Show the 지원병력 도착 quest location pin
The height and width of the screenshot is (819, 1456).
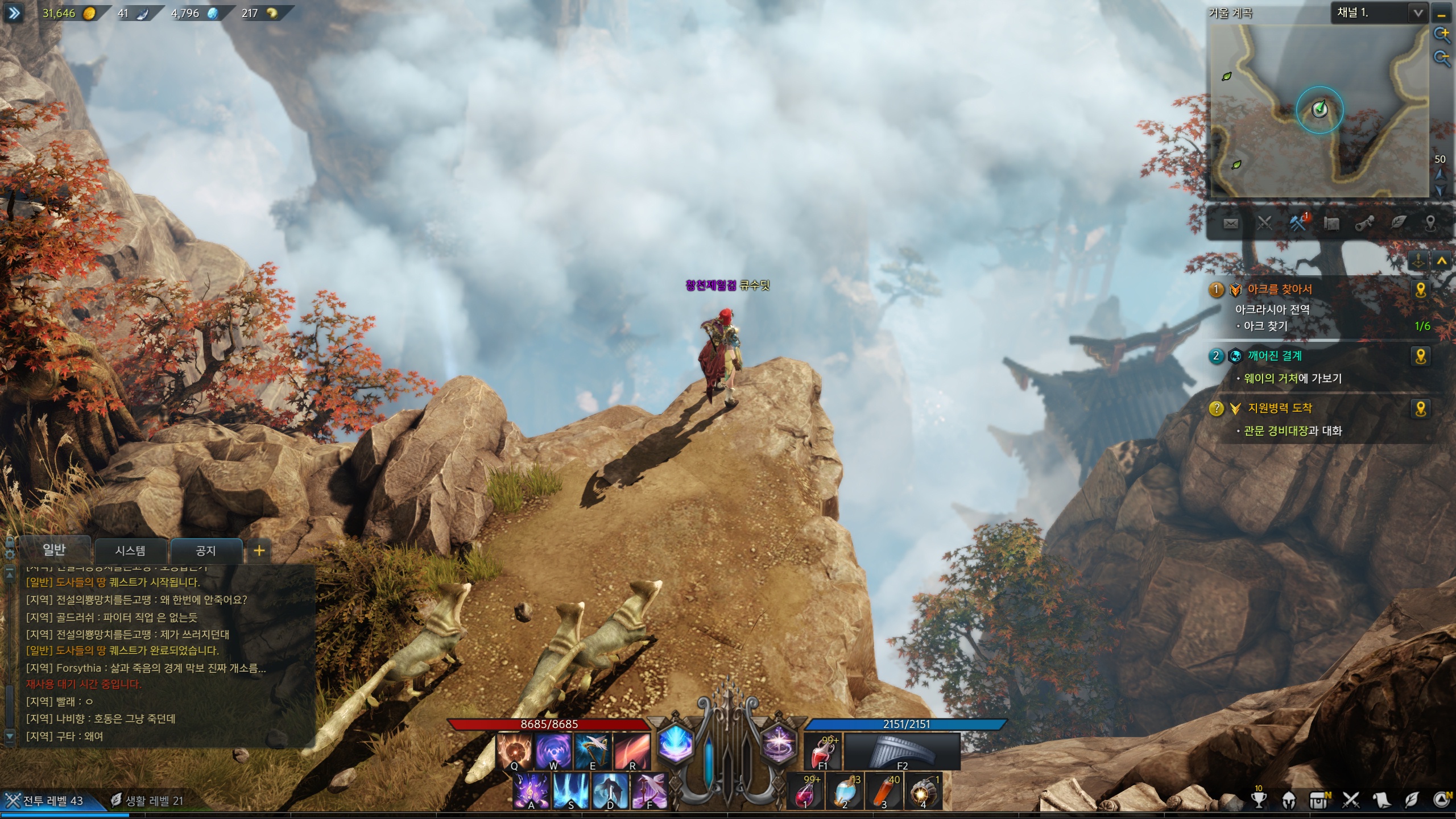1420,408
